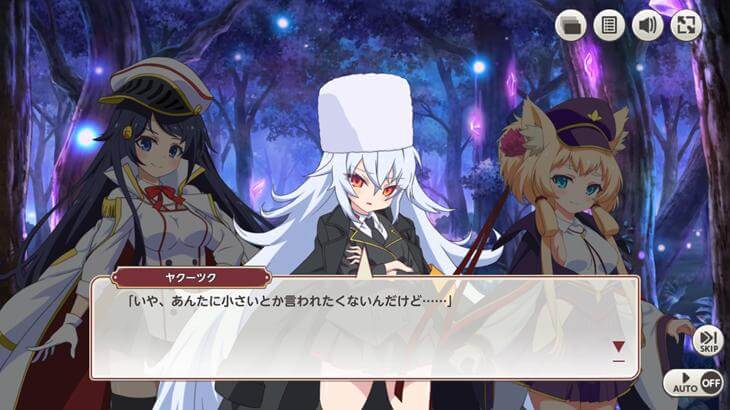The height and width of the screenshot is (410, 730).
Task: Toggle sound with the speaker icon
Action: click(647, 25)
